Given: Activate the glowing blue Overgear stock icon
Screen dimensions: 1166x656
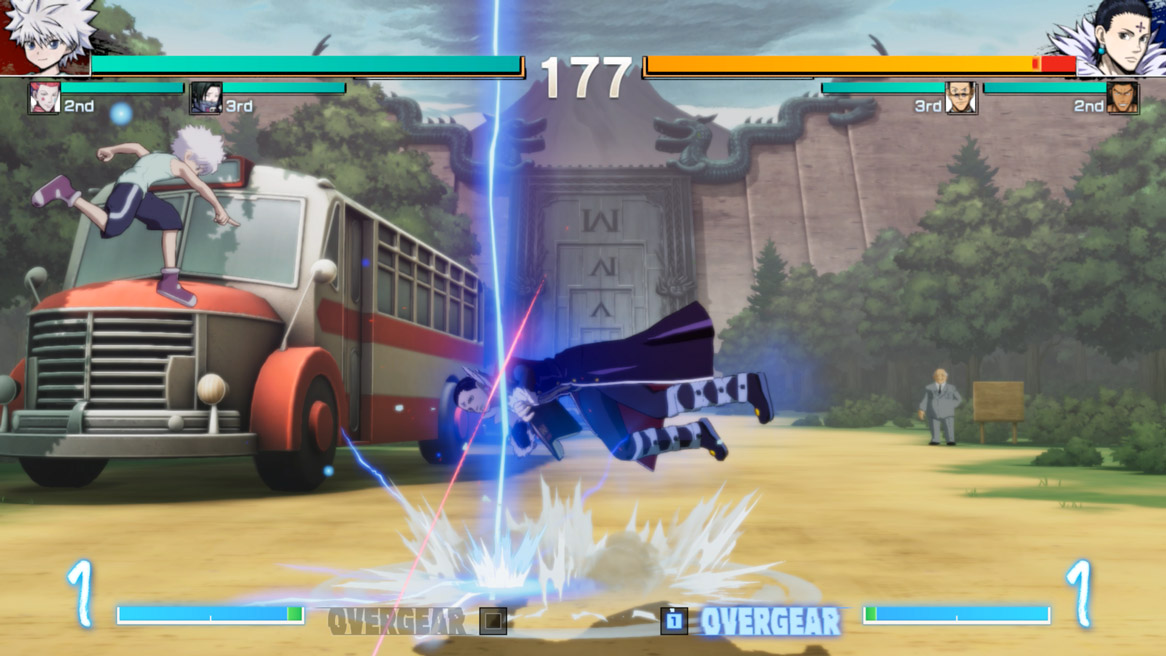Looking at the screenshot, I should [674, 621].
